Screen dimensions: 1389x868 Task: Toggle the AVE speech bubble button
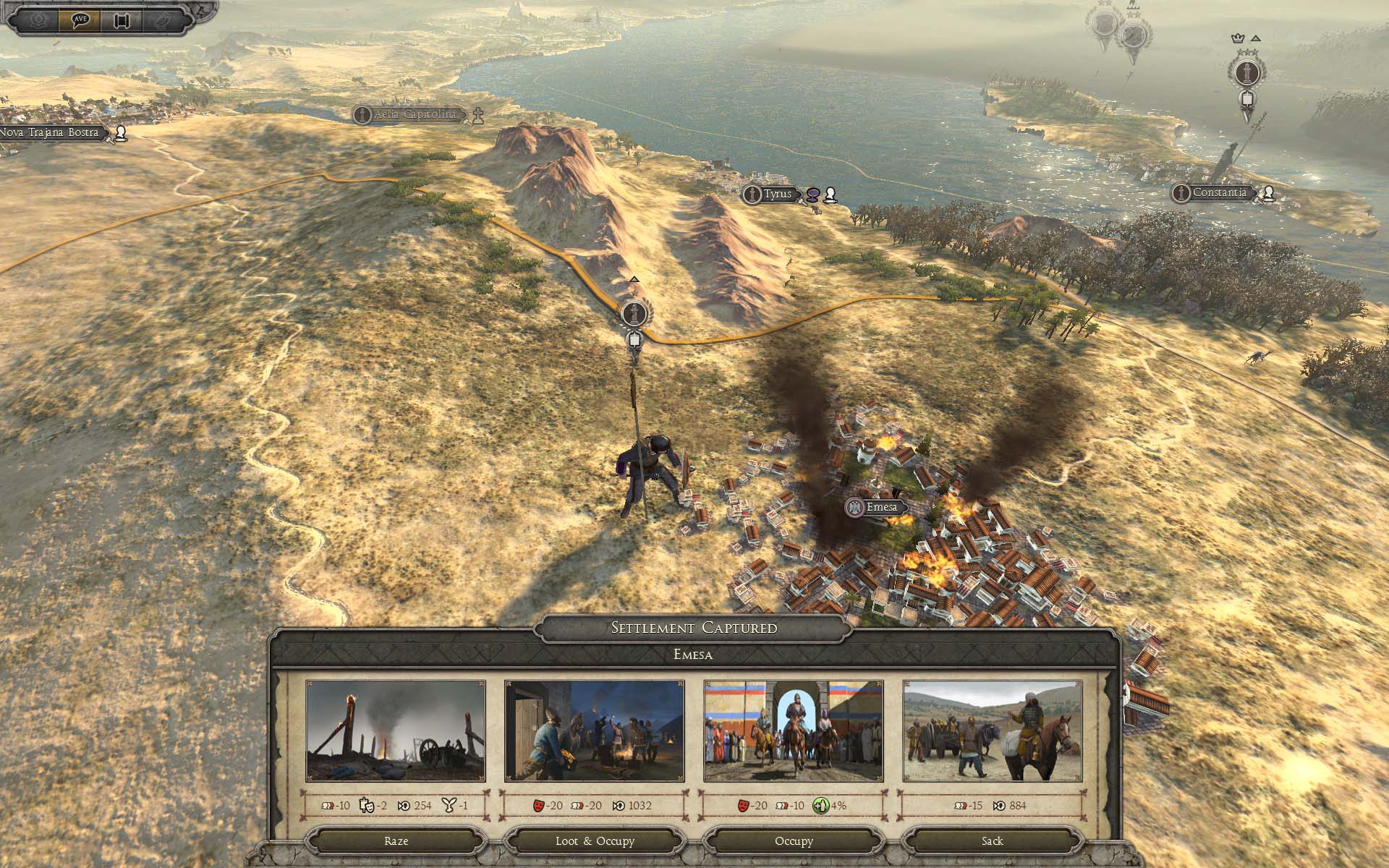tap(80, 20)
